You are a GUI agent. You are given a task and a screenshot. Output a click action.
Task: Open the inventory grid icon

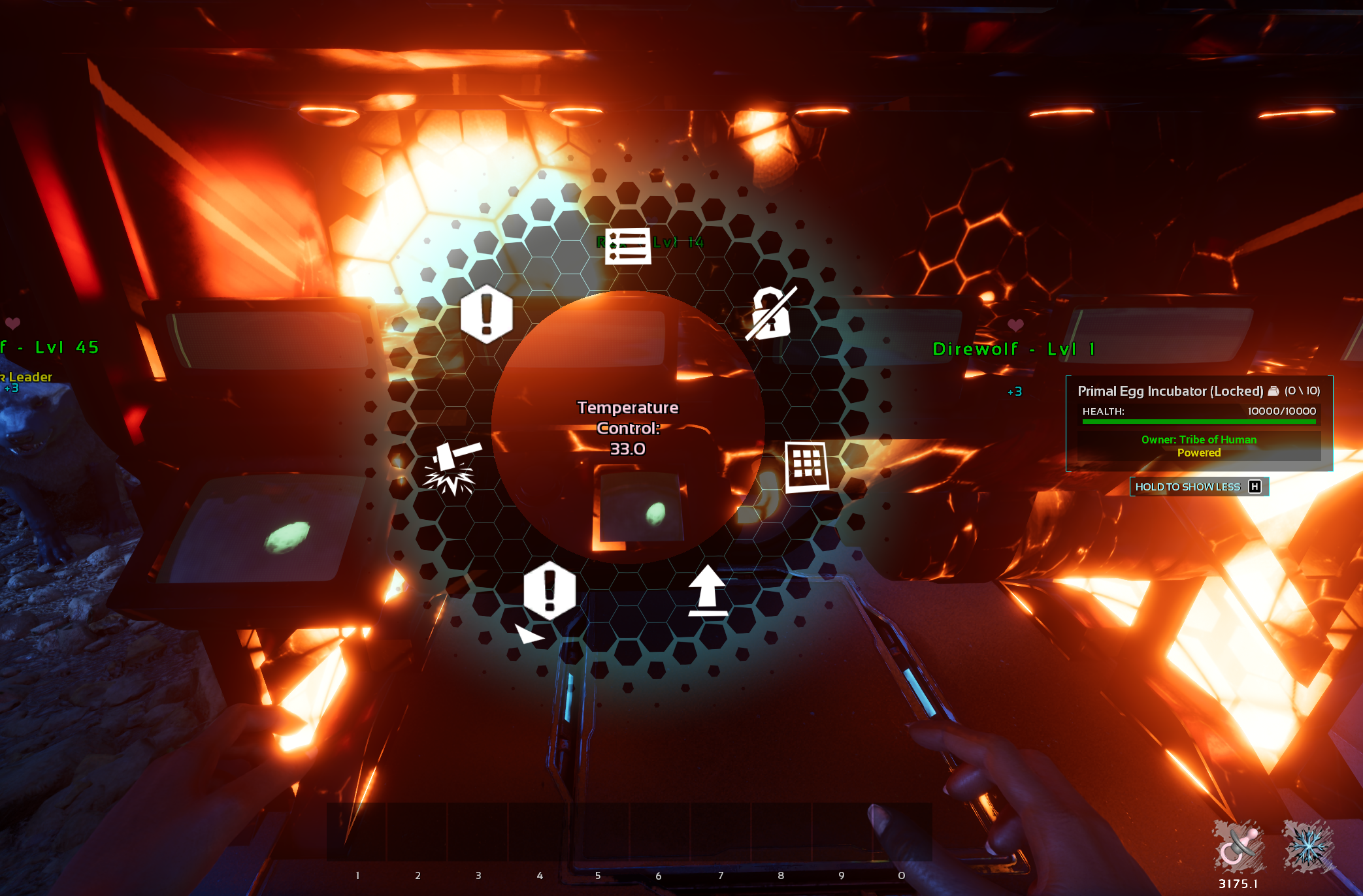[x=807, y=466]
